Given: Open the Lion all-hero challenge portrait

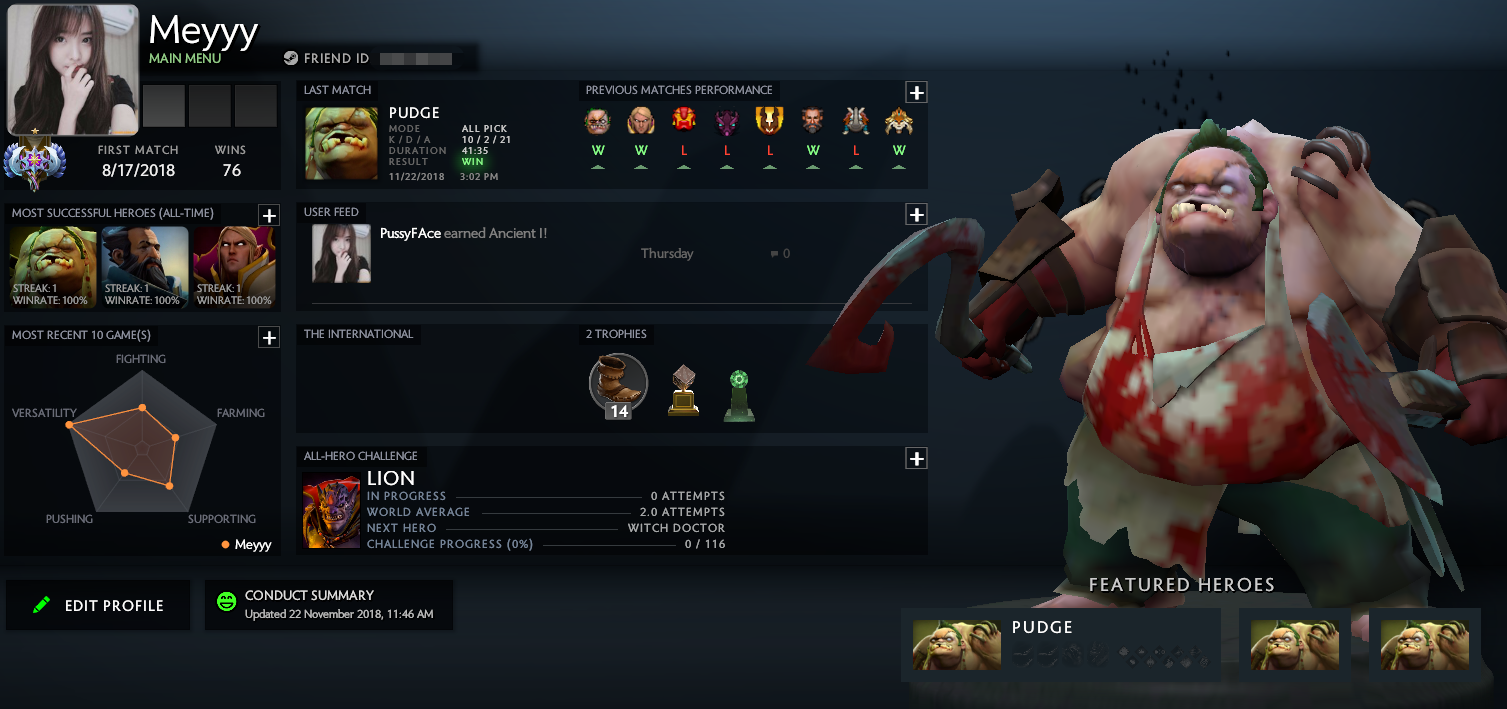Looking at the screenshot, I should coord(331,511).
